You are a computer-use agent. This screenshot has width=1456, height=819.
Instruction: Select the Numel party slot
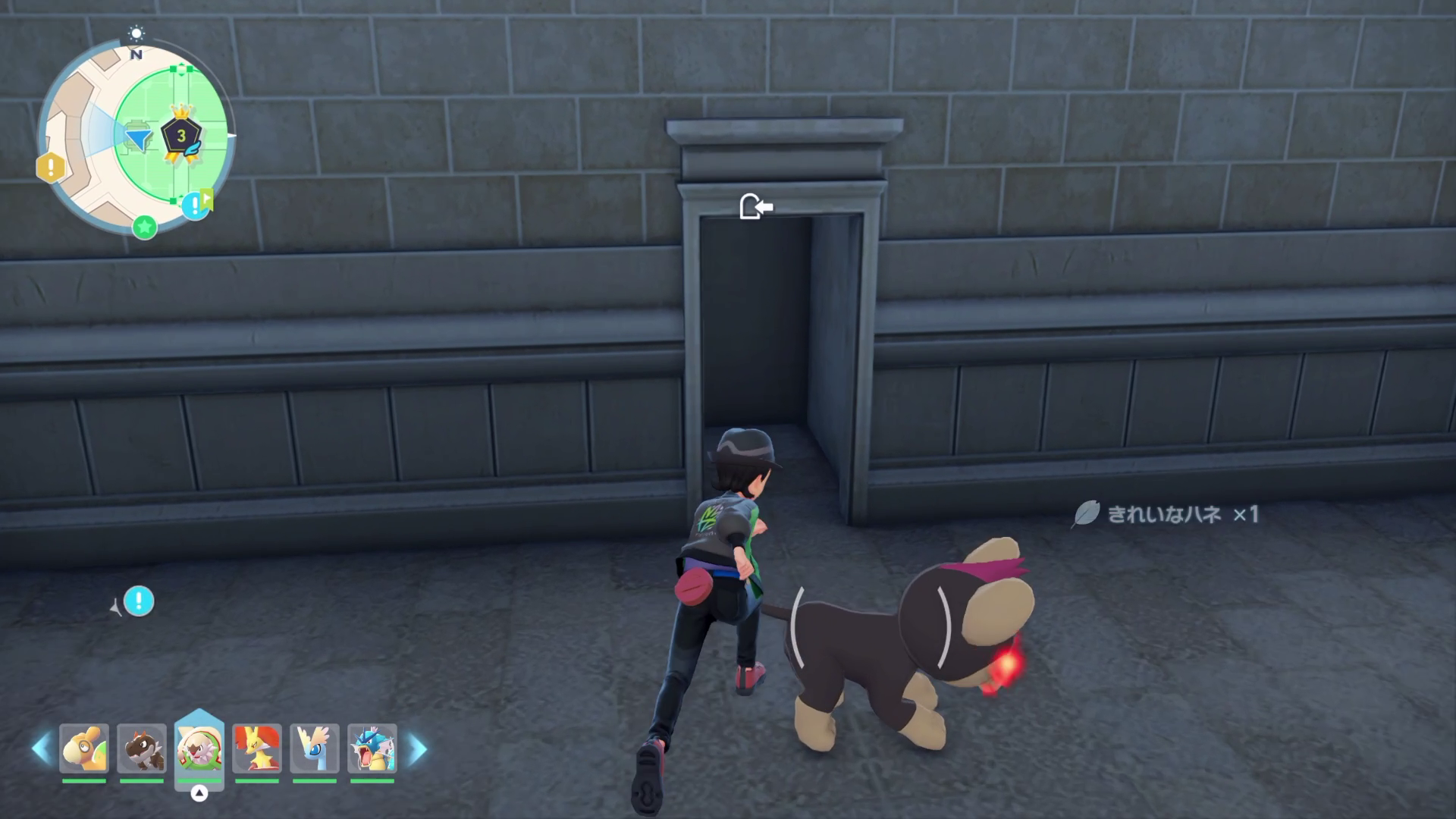[x=84, y=748]
